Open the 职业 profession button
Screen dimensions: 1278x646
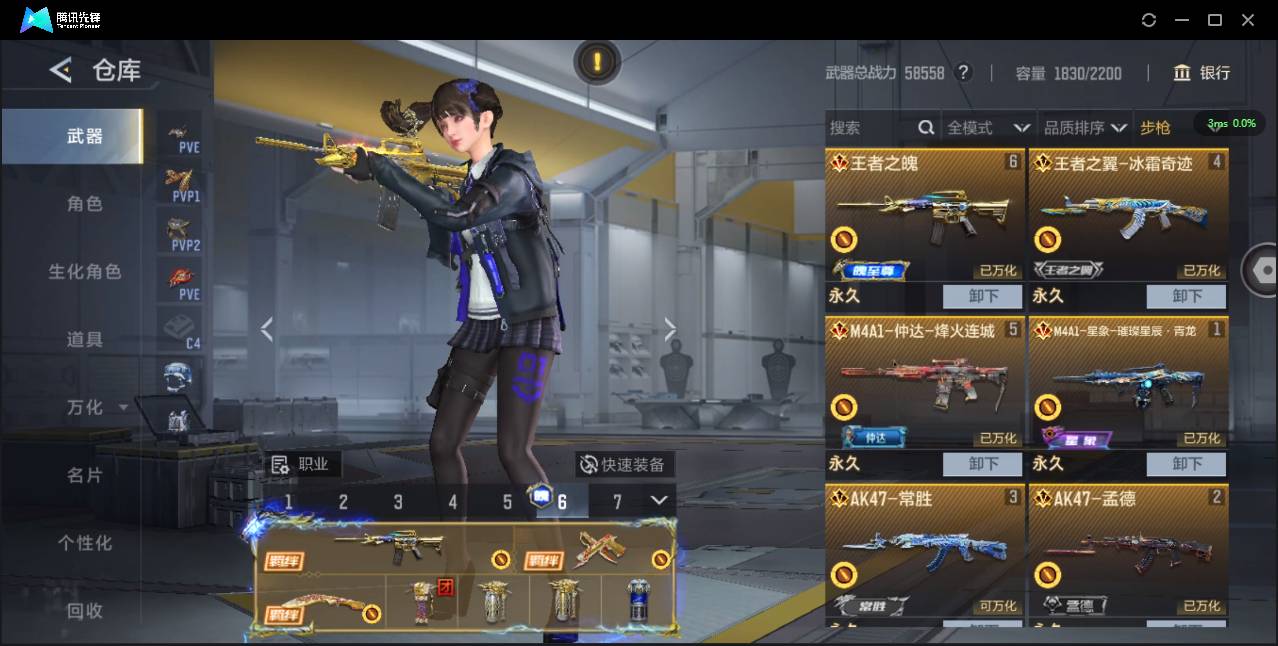tap(302, 464)
